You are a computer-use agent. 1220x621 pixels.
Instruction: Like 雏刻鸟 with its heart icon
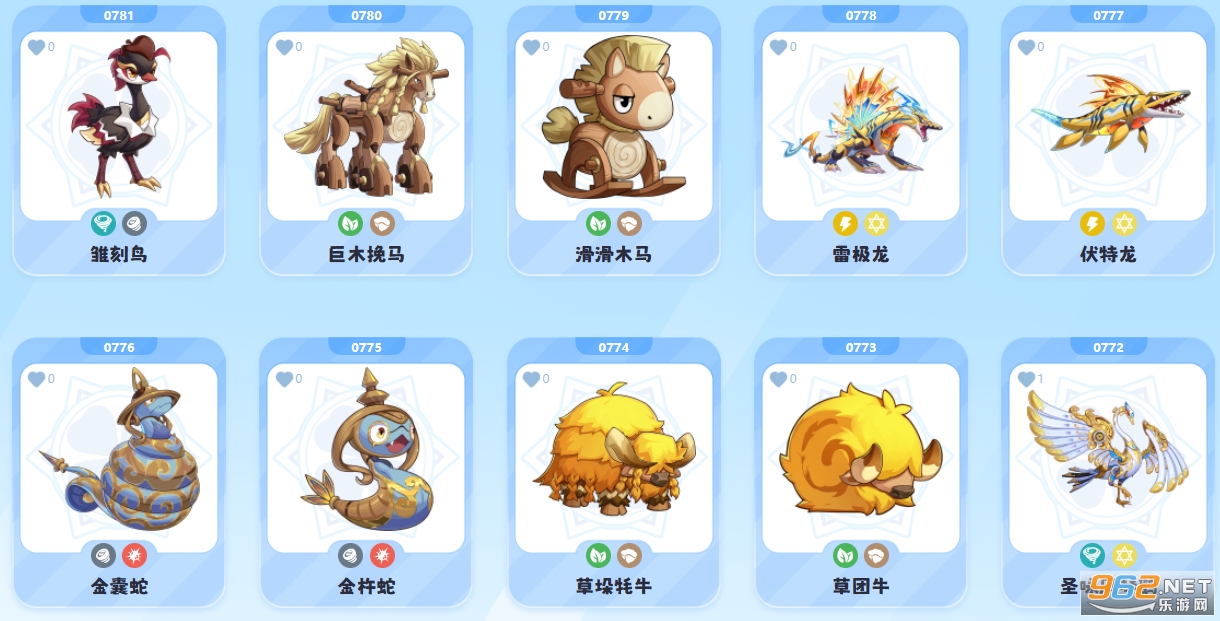[36, 47]
